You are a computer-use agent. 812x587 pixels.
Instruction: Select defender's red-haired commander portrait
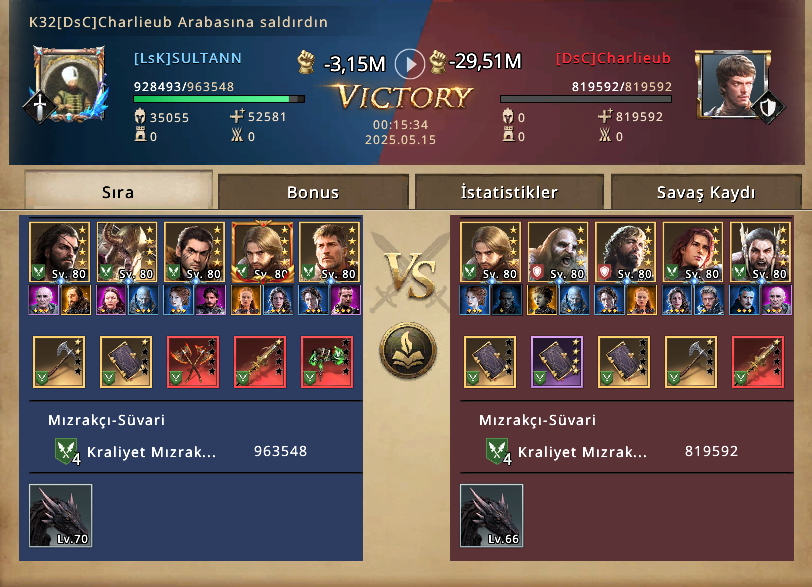click(x=693, y=252)
